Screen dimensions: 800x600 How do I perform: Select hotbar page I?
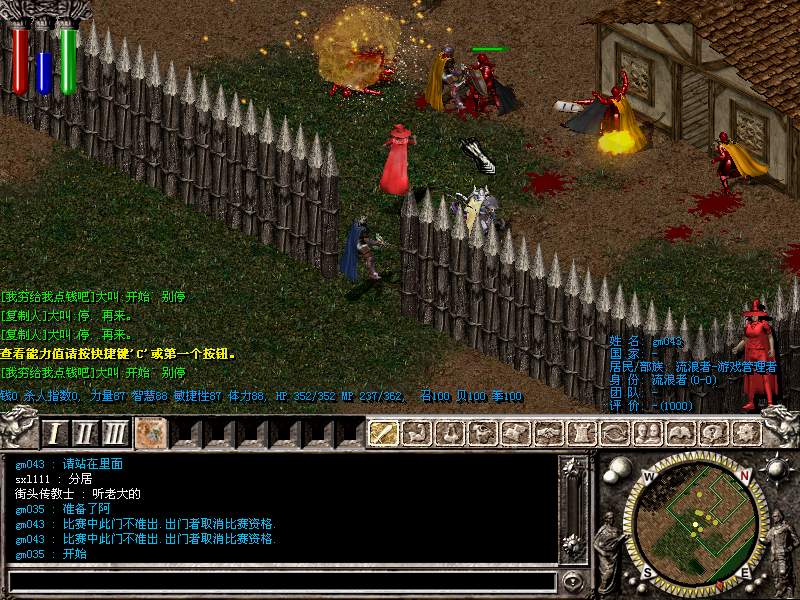tap(55, 433)
